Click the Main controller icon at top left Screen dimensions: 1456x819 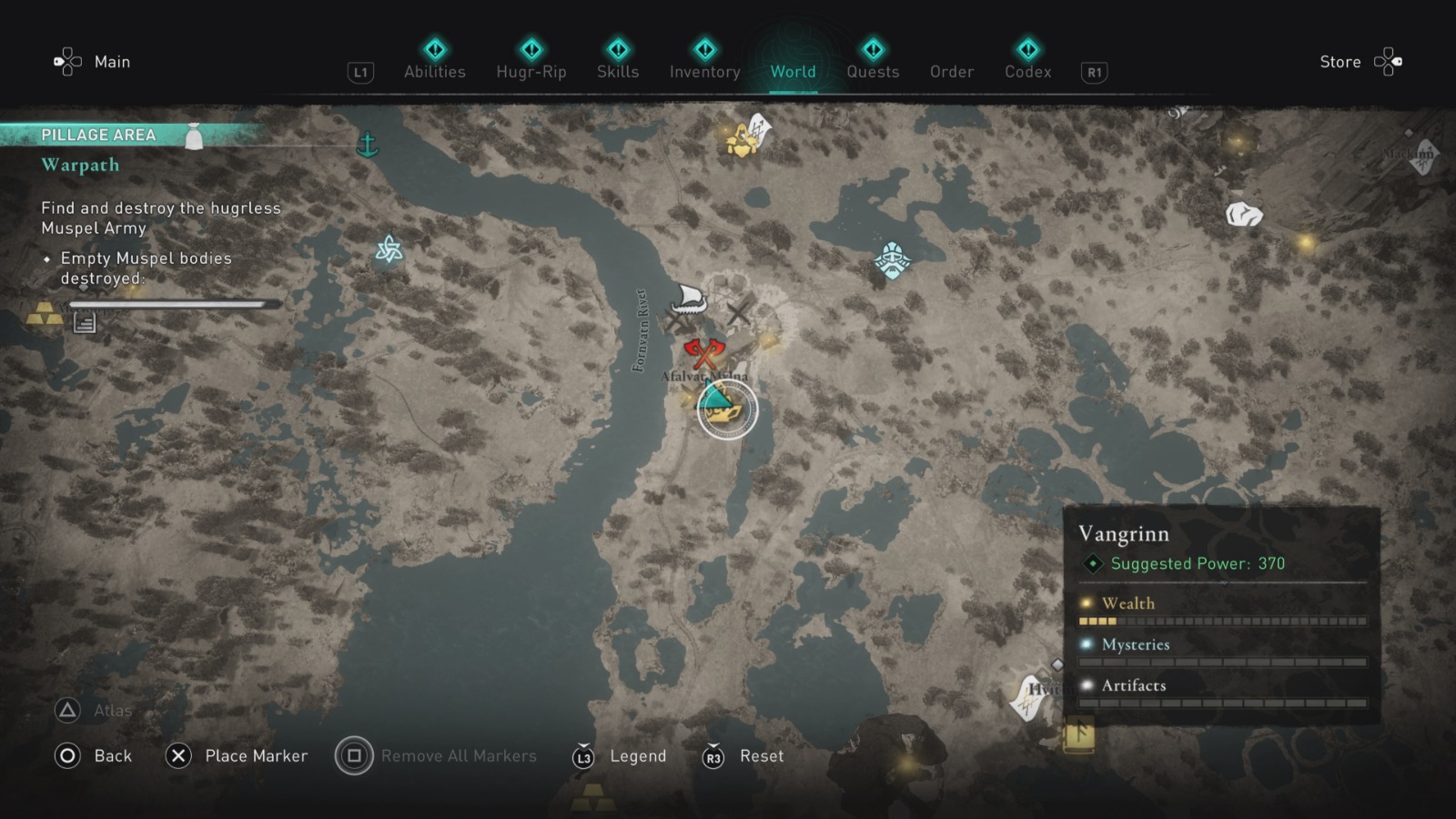coord(66,62)
